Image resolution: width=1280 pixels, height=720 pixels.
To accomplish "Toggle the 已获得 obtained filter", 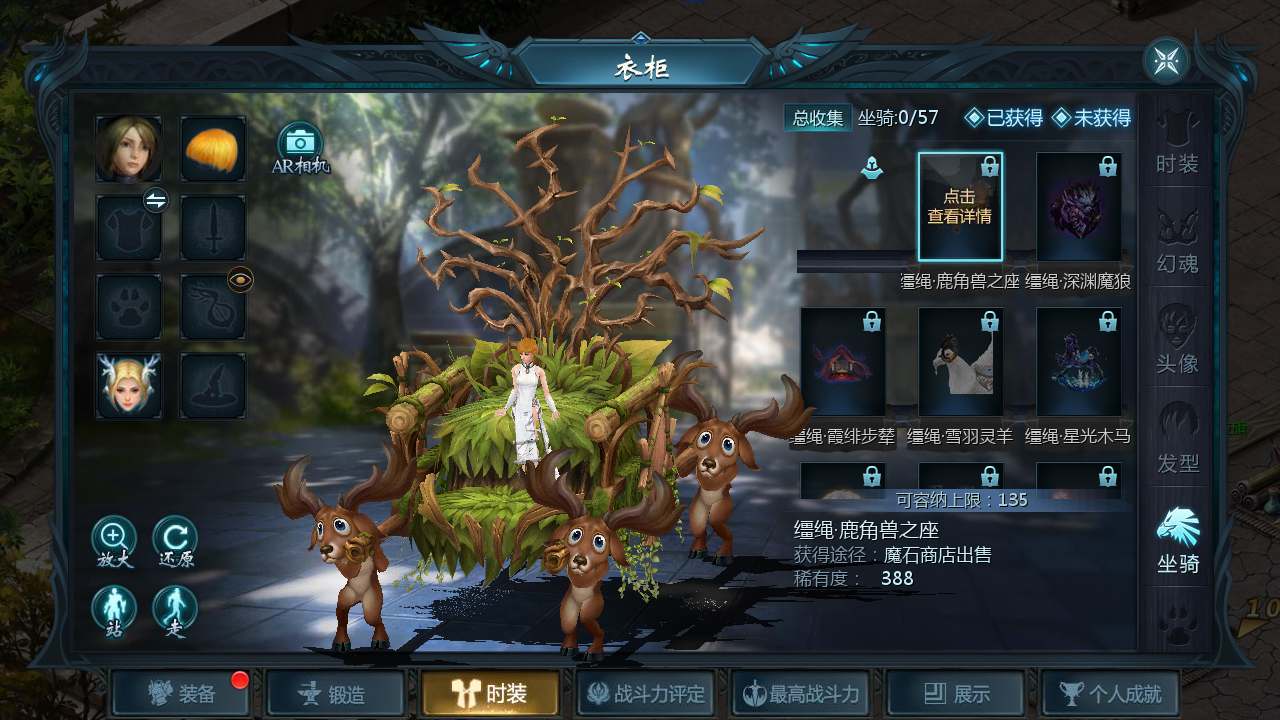I will [1004, 118].
